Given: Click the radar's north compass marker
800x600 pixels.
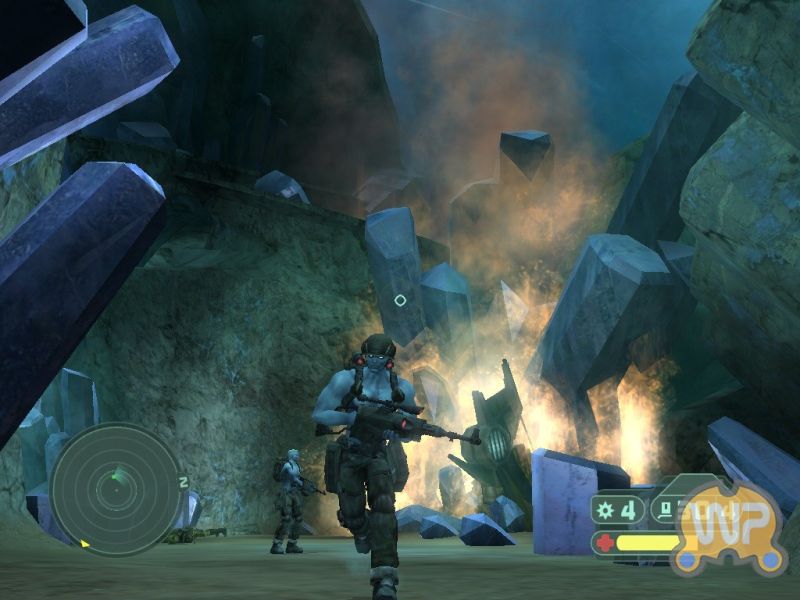Looking at the screenshot, I should [x=184, y=483].
